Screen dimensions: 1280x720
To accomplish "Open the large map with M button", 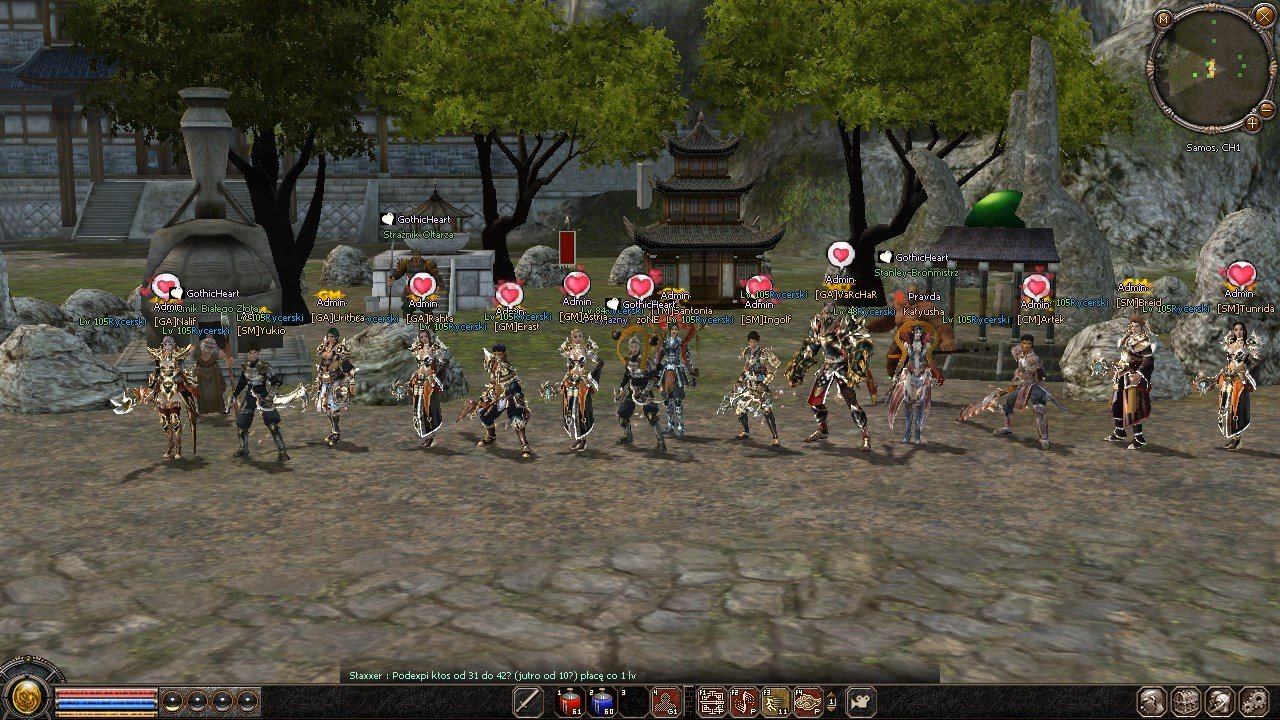I will 1162,18.
